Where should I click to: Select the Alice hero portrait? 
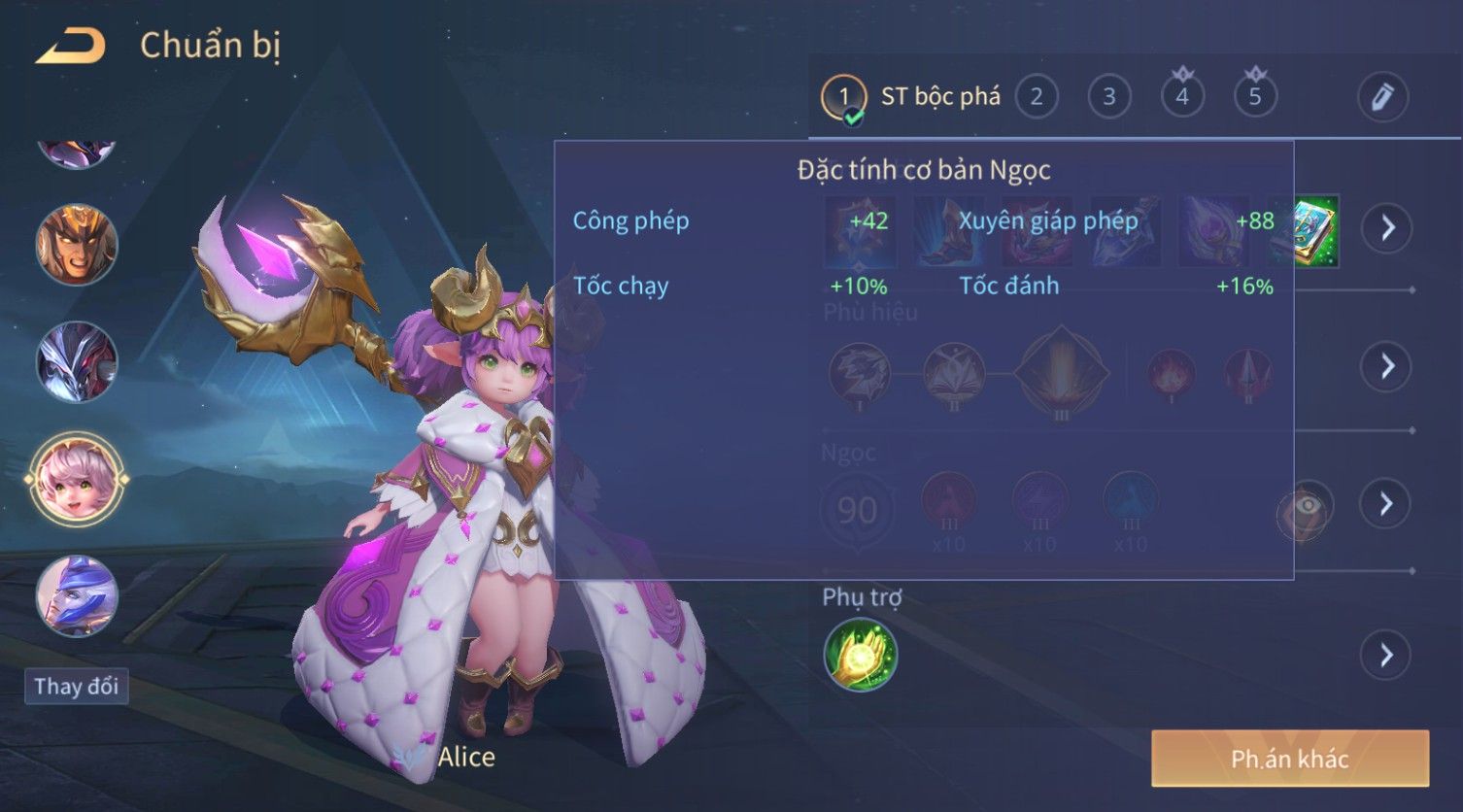click(x=76, y=479)
